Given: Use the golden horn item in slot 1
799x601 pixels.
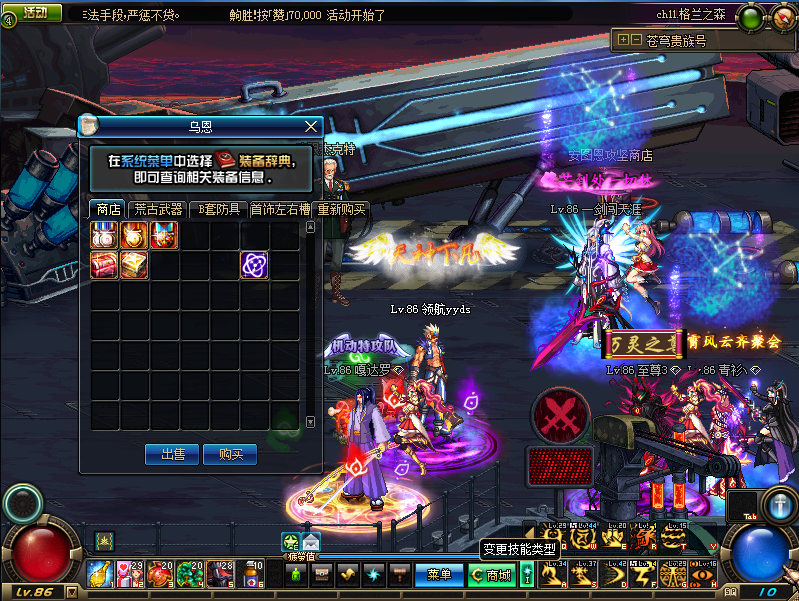Looking at the screenshot, I should coord(100,573).
